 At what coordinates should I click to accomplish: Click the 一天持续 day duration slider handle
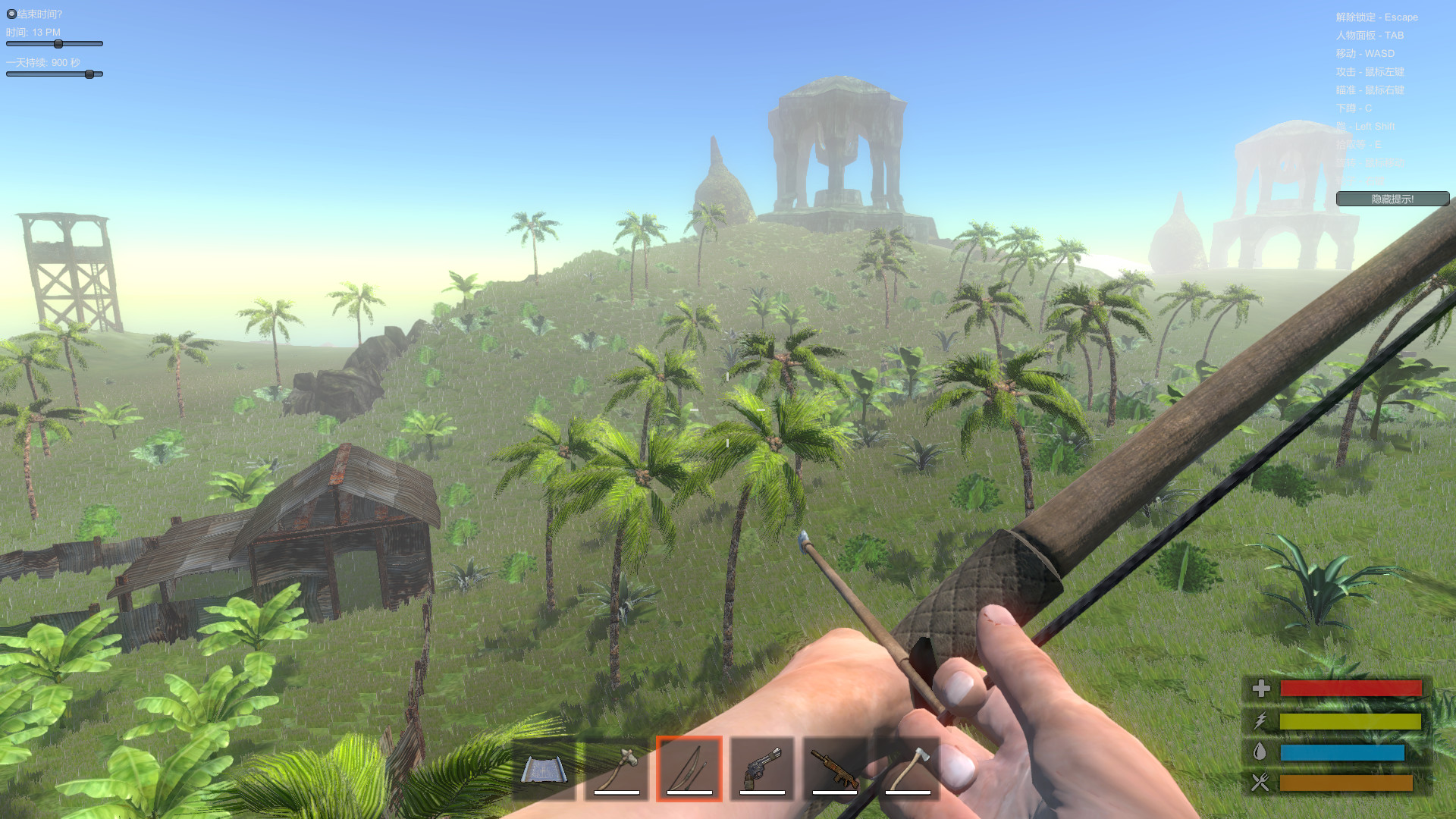pyautogui.click(x=91, y=74)
